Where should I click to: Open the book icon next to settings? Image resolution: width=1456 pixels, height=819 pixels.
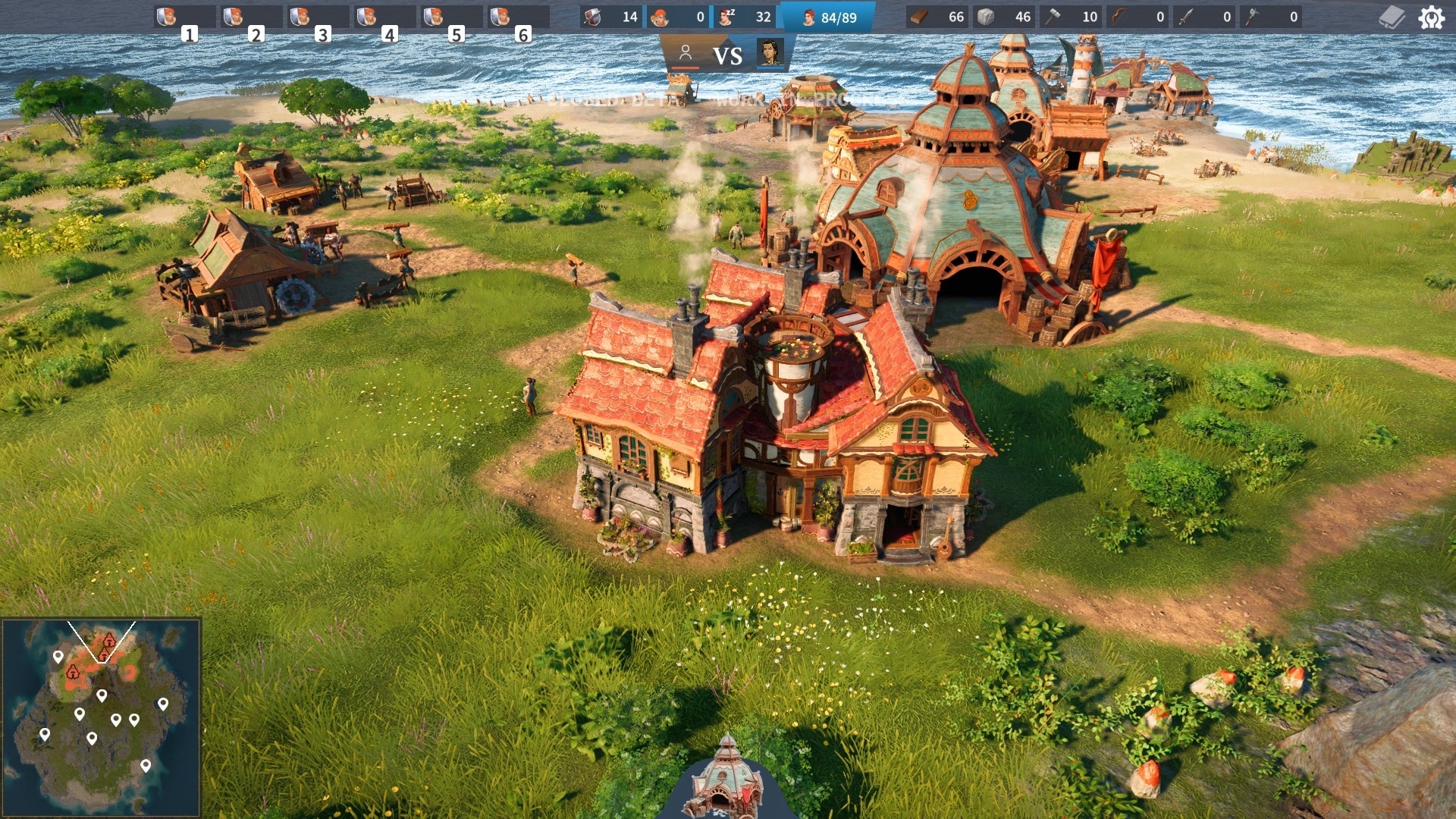[1392, 17]
